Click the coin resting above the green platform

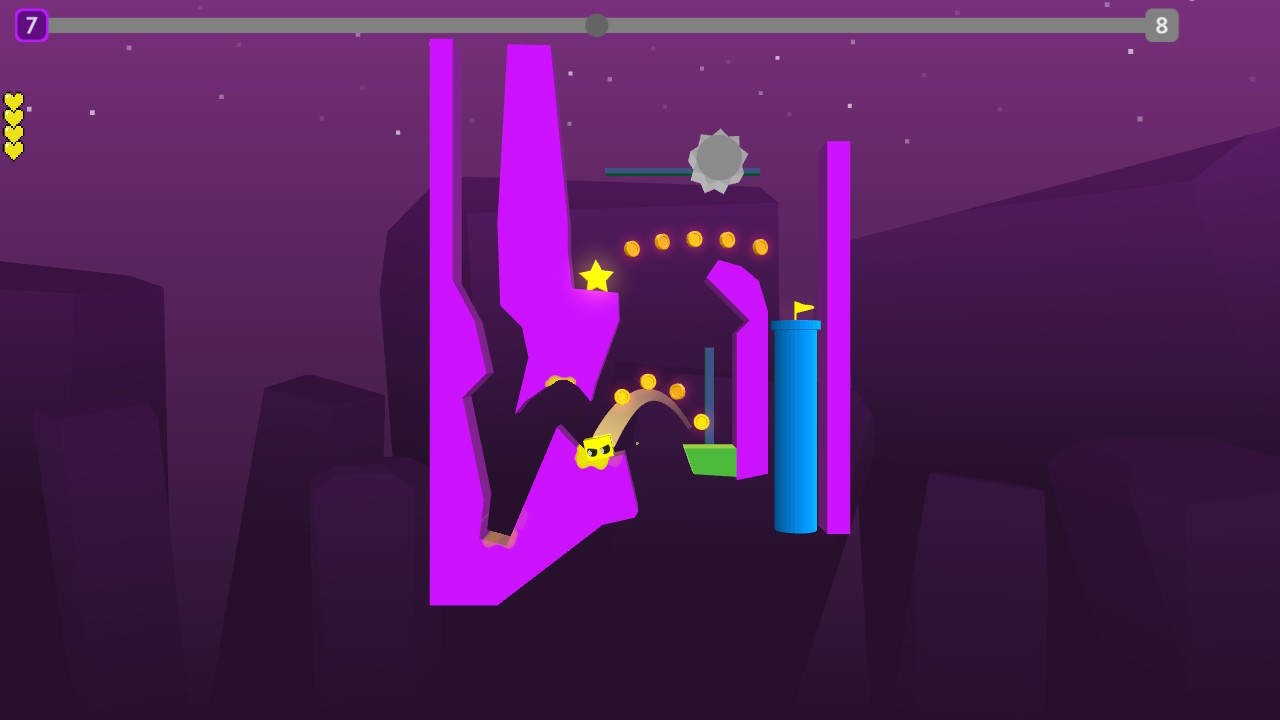coord(702,420)
